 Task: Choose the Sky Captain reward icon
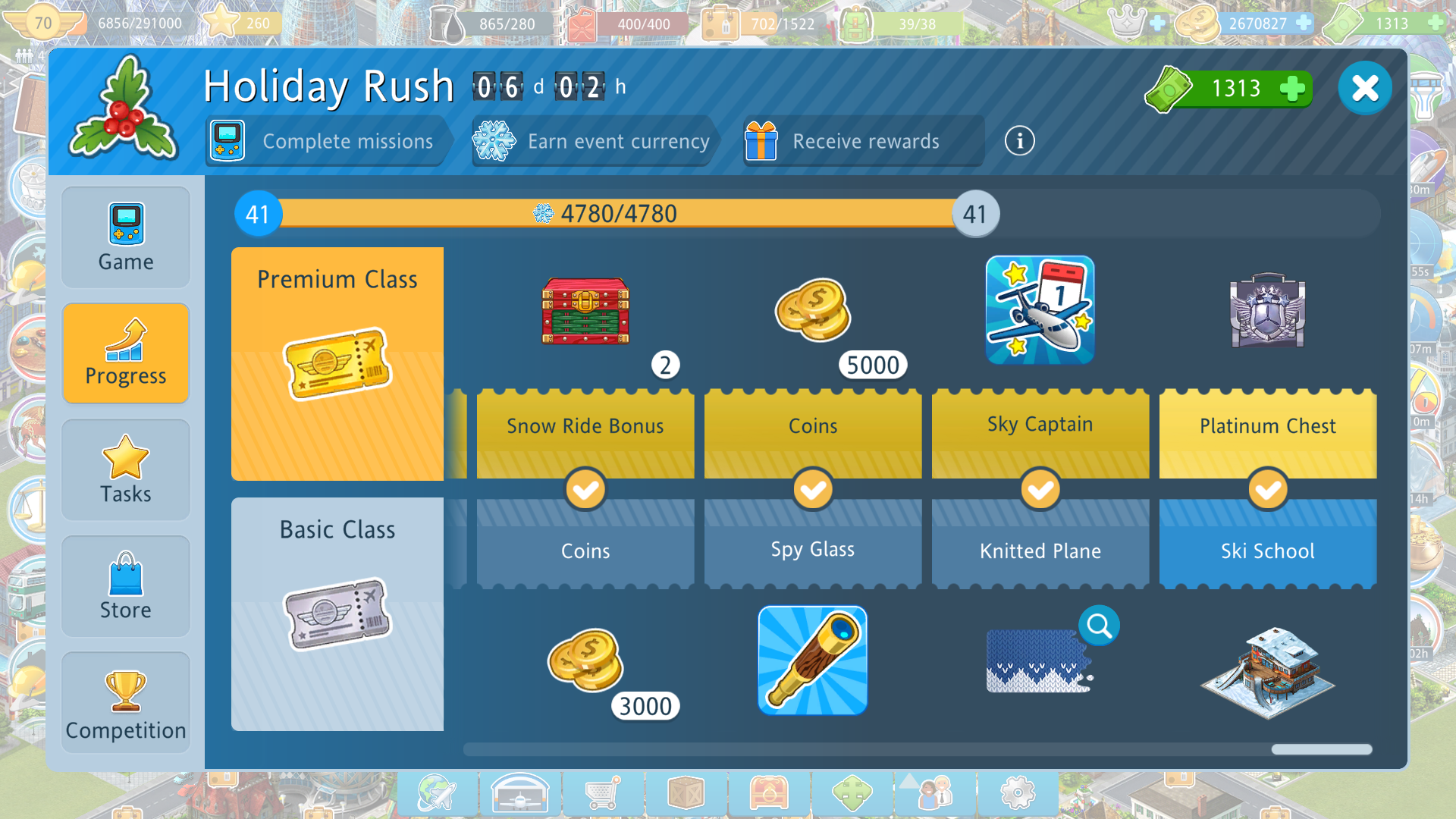click(x=1040, y=309)
